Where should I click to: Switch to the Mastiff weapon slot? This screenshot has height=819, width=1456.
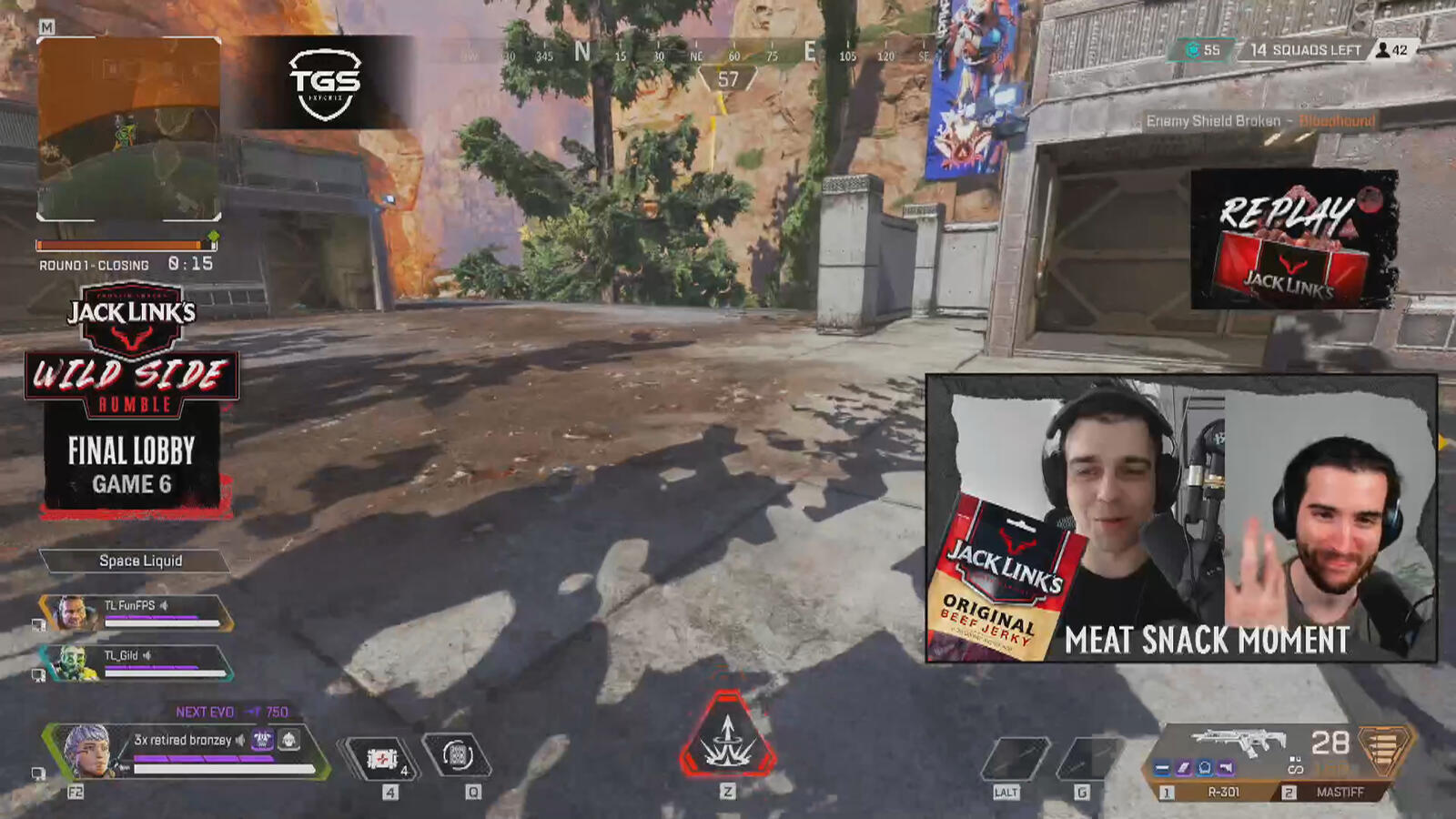(1342, 792)
